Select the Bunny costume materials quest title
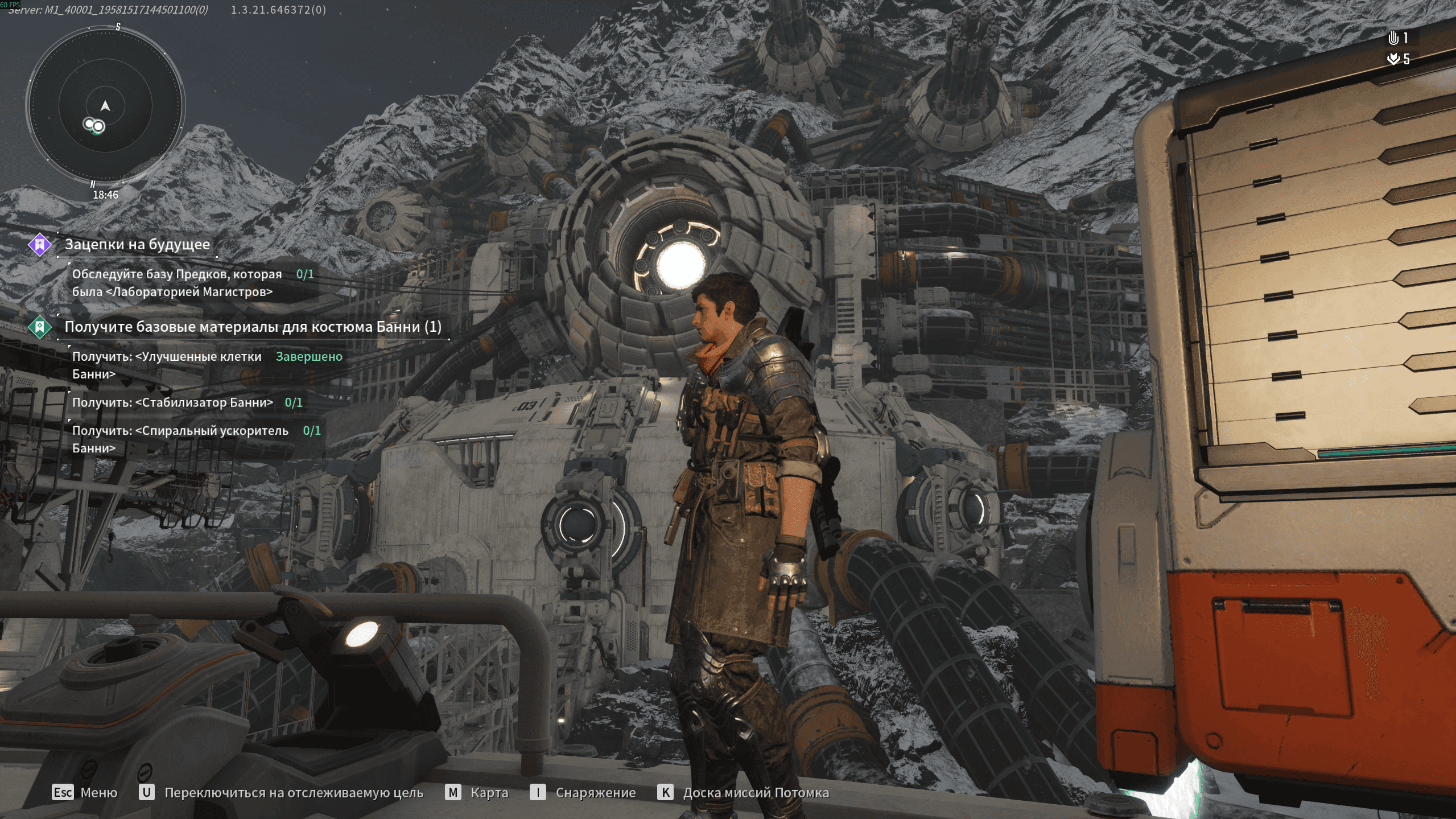The width and height of the screenshot is (1456, 819). coord(253,327)
